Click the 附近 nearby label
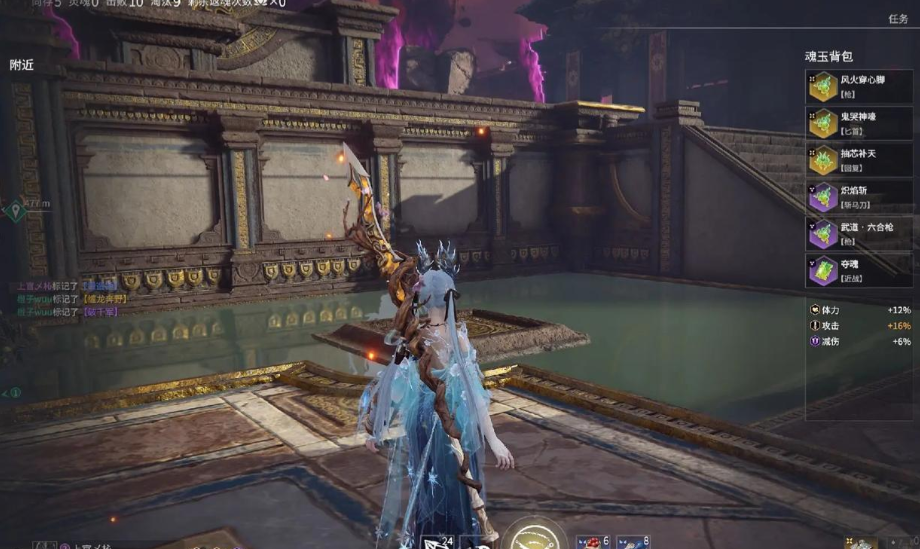 (x=22, y=65)
